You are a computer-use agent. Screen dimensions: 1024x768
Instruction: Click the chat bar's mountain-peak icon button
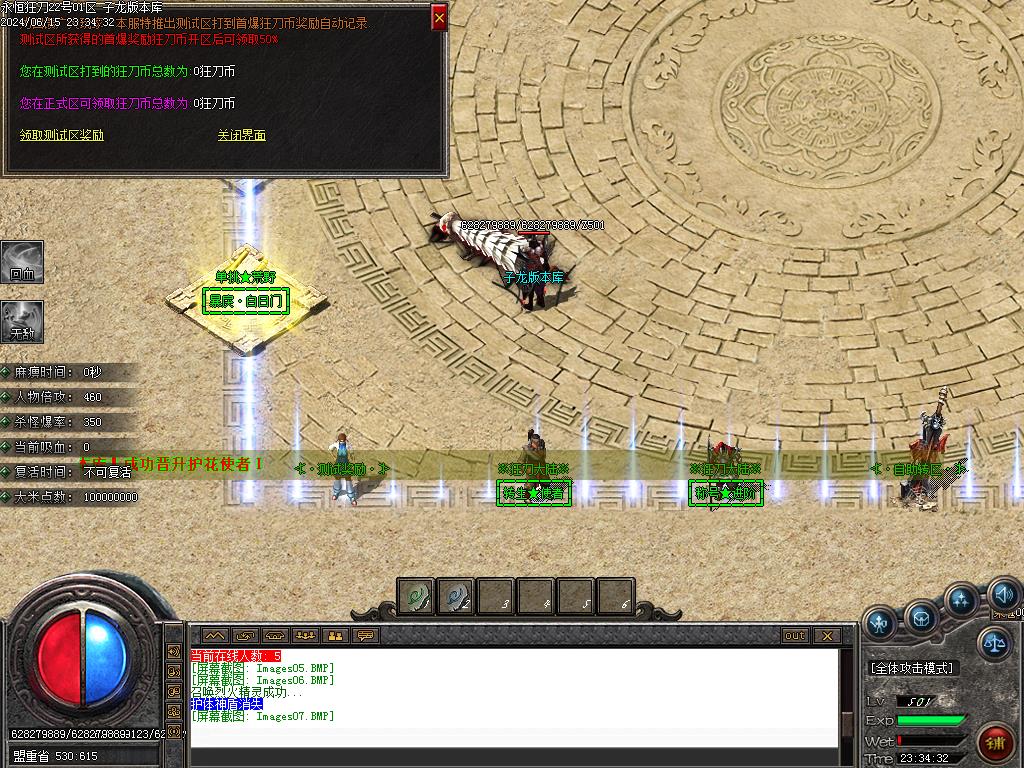(x=215, y=635)
